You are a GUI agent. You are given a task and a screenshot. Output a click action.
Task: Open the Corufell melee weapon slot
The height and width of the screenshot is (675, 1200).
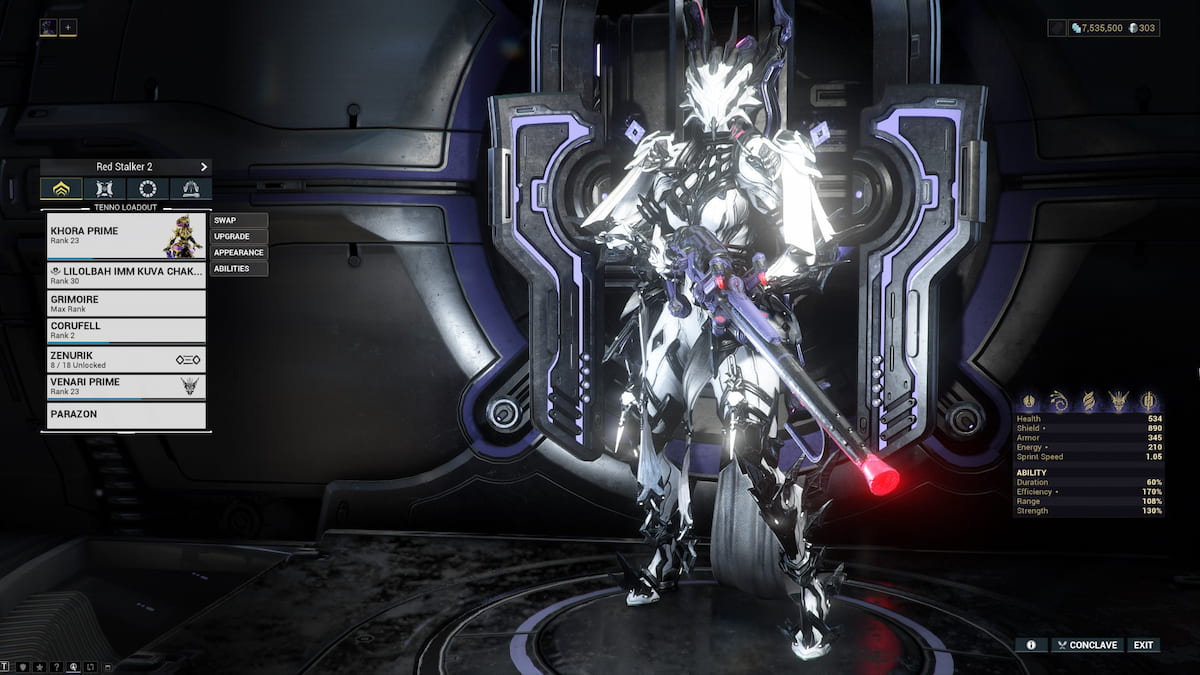pyautogui.click(x=127, y=331)
